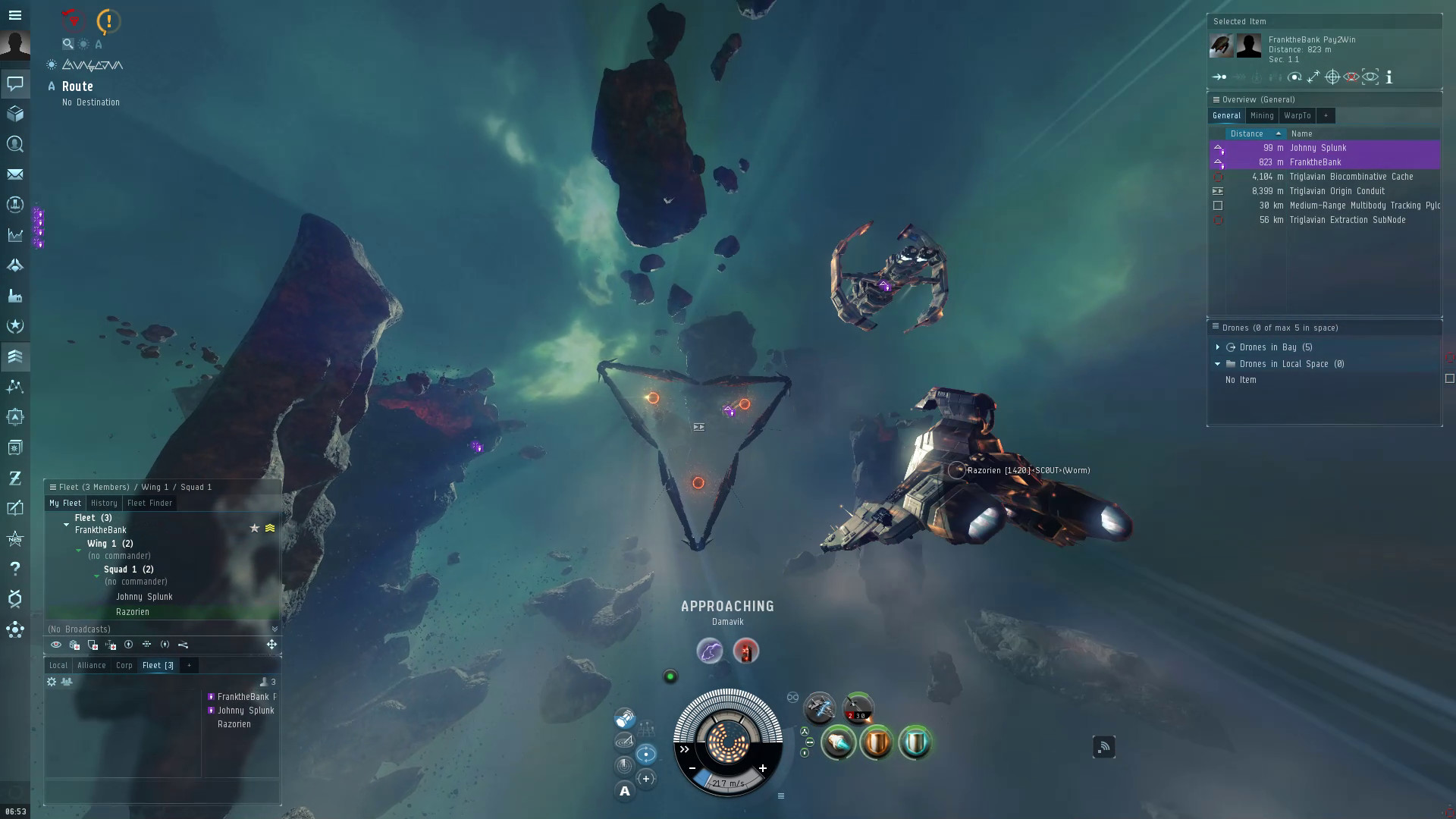Toggle the autopilot A button on the HUD
1456x819 pixels.
point(624,790)
